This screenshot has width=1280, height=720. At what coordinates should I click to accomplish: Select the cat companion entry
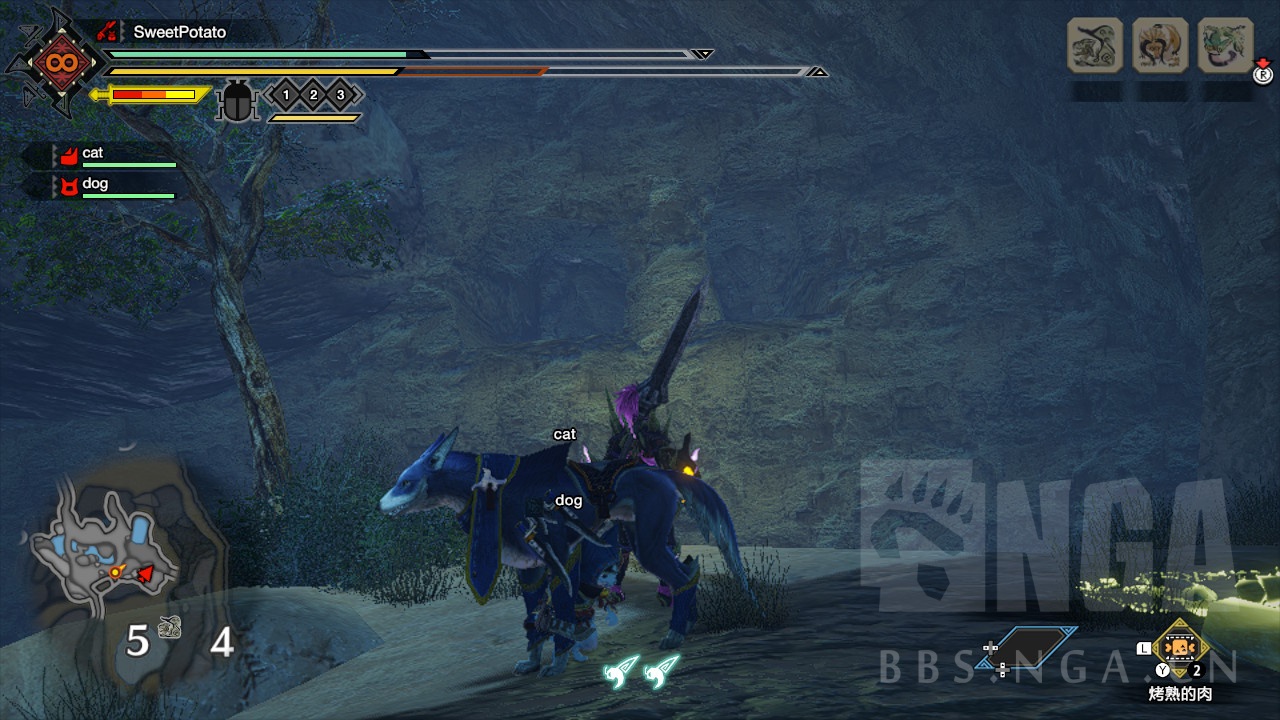[x=110, y=155]
